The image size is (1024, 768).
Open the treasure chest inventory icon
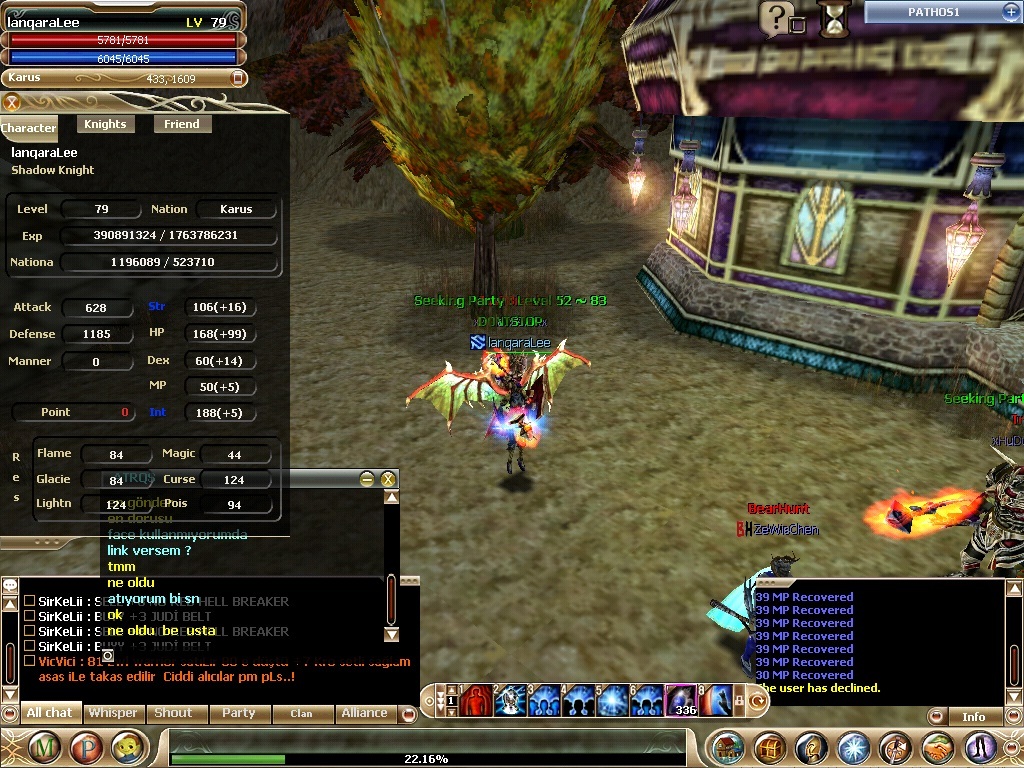770,748
